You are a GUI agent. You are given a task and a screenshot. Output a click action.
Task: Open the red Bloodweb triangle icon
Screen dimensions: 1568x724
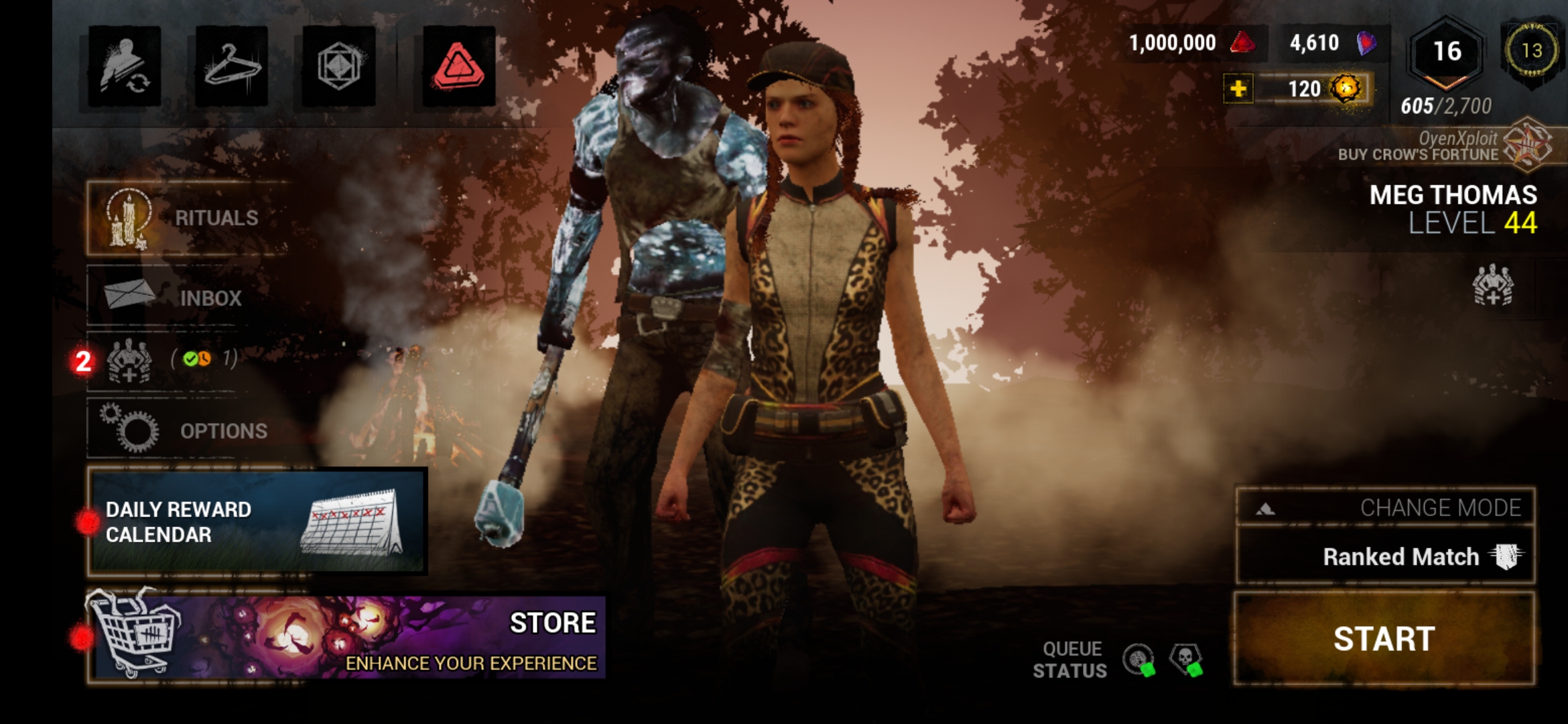[x=459, y=66]
